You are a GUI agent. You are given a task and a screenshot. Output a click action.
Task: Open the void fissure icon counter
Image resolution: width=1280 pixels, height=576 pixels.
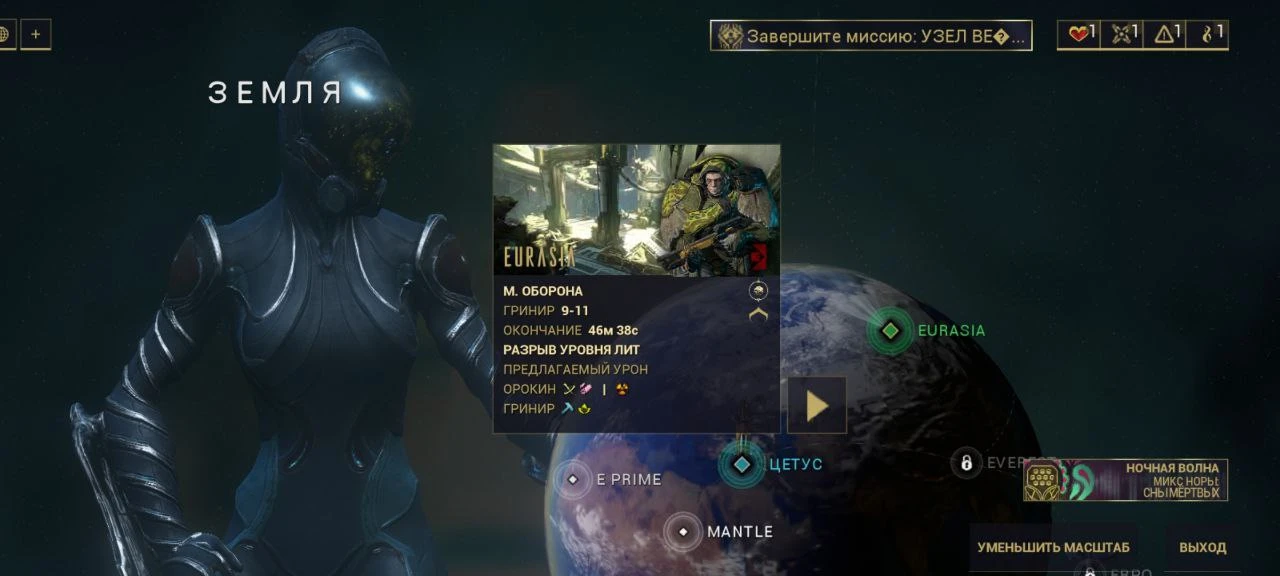[1208, 35]
